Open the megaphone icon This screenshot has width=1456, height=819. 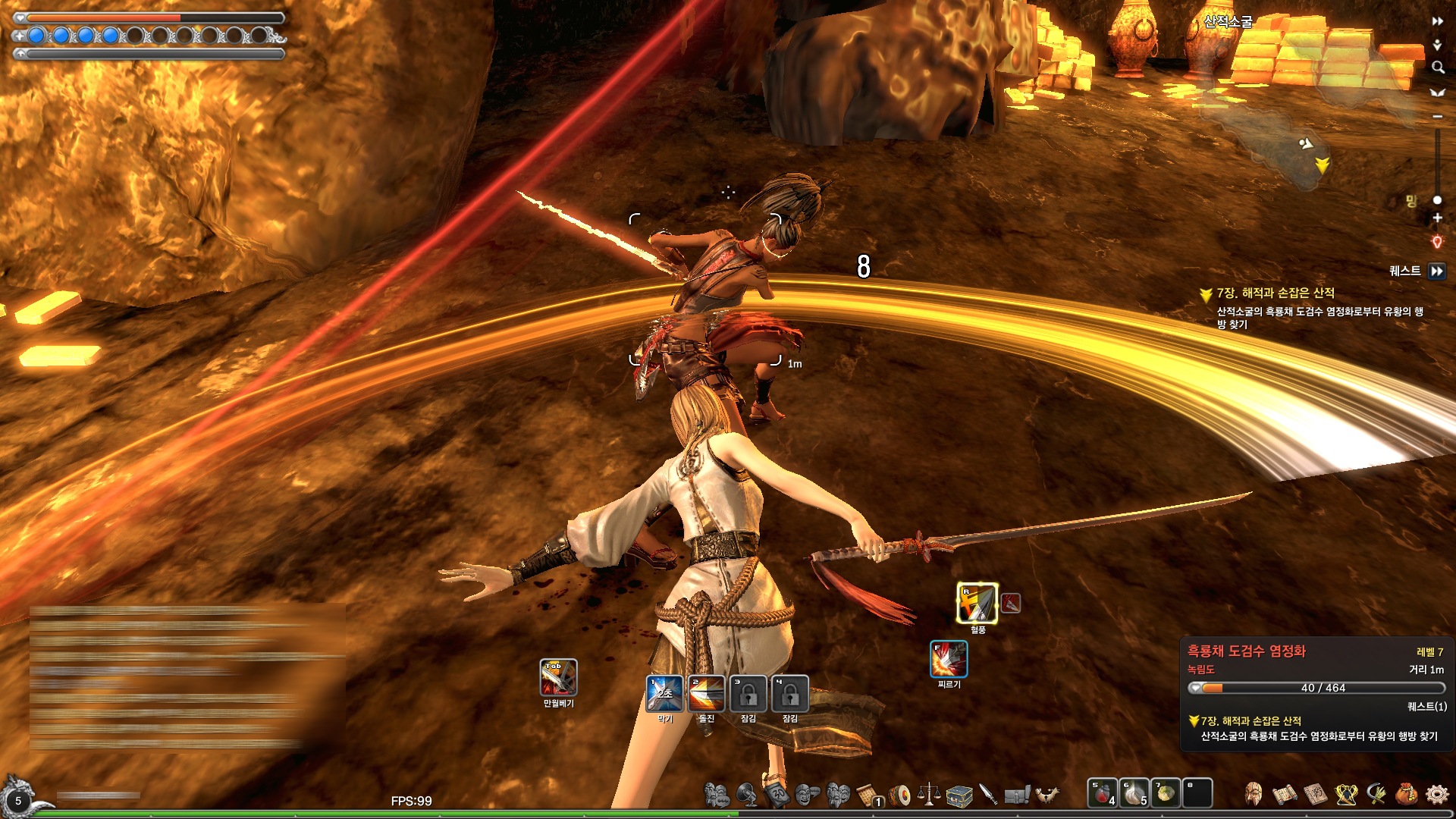tap(746, 794)
